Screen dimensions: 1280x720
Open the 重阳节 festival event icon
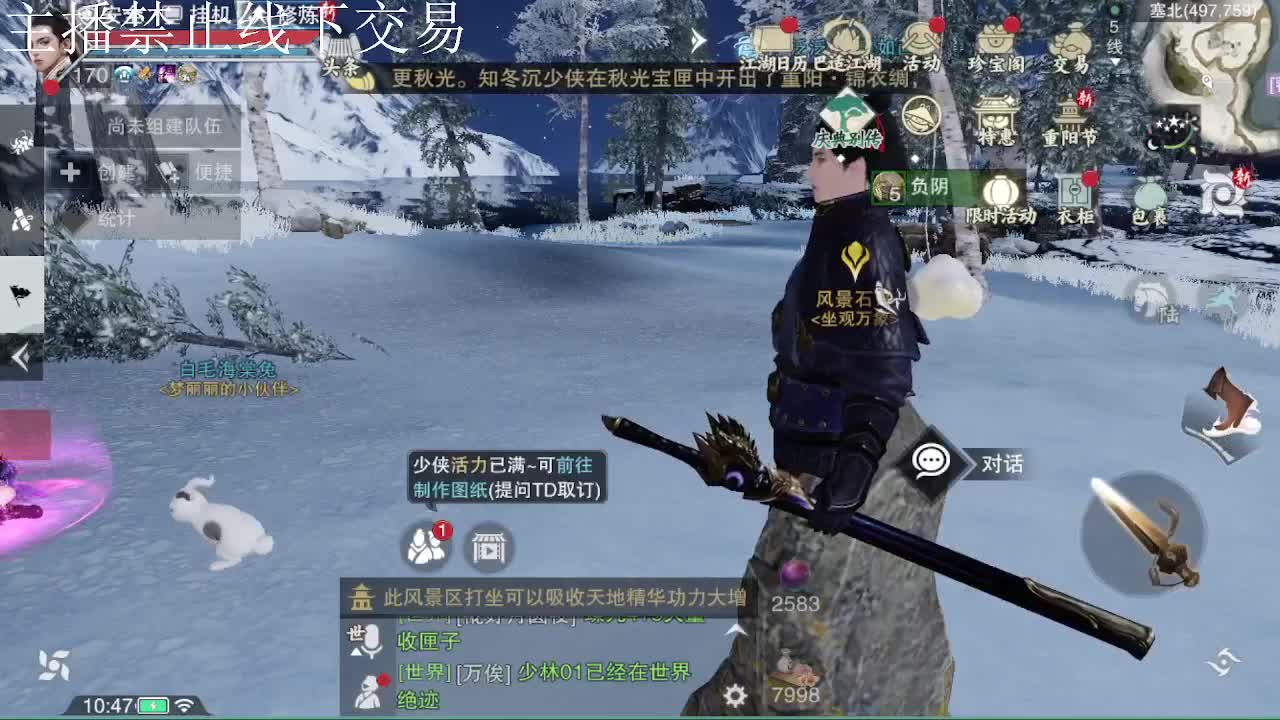pos(1071,112)
